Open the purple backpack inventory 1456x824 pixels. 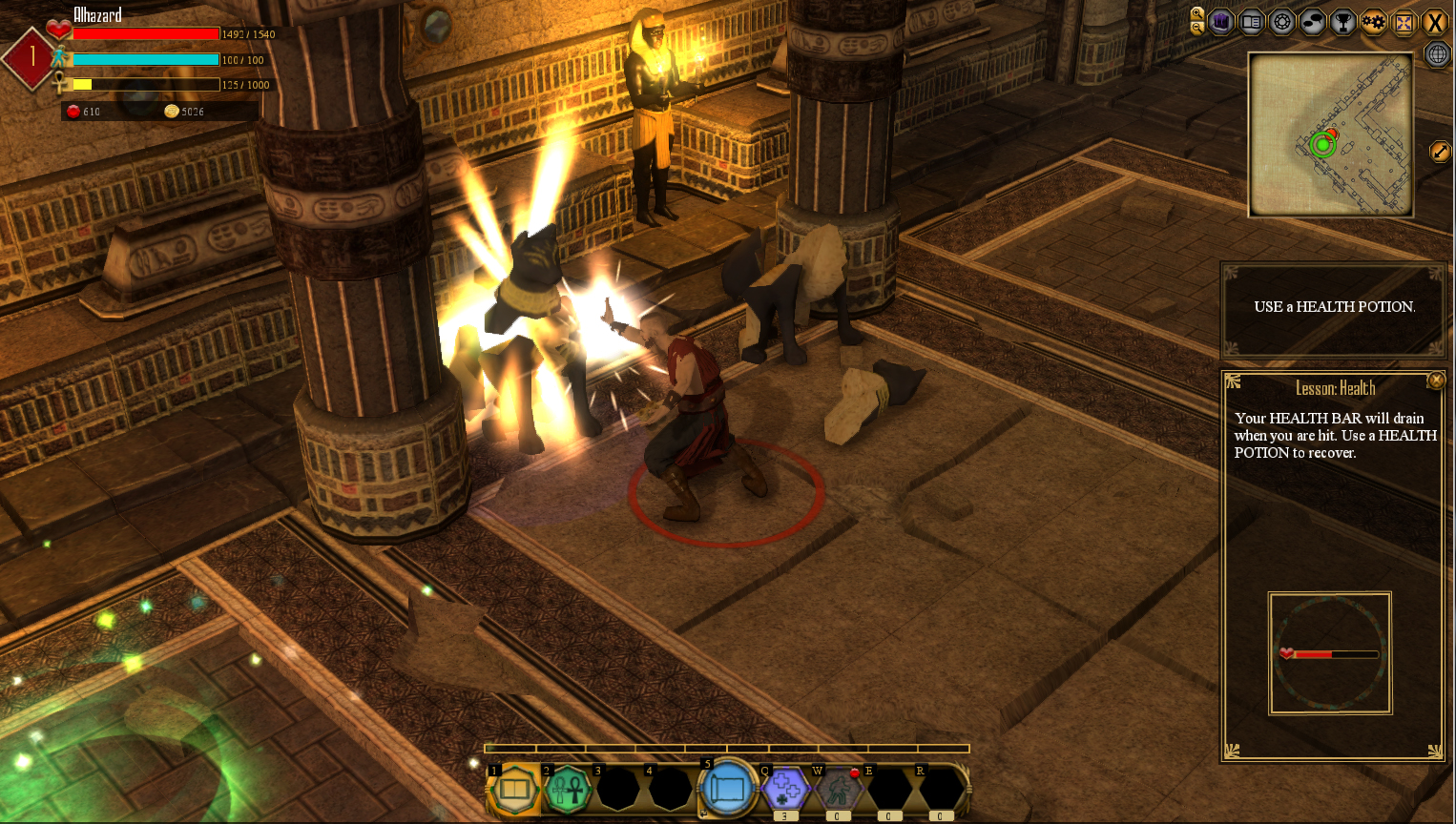(x=1221, y=22)
